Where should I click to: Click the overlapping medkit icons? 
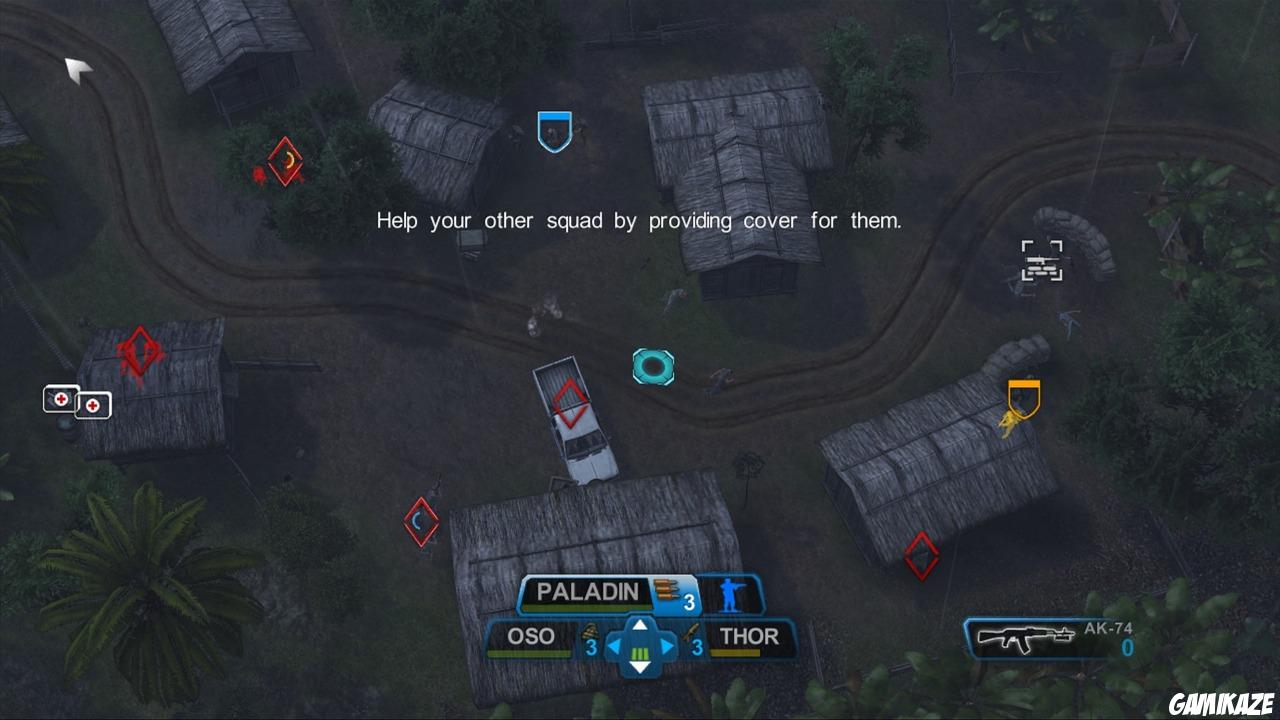click(78, 401)
